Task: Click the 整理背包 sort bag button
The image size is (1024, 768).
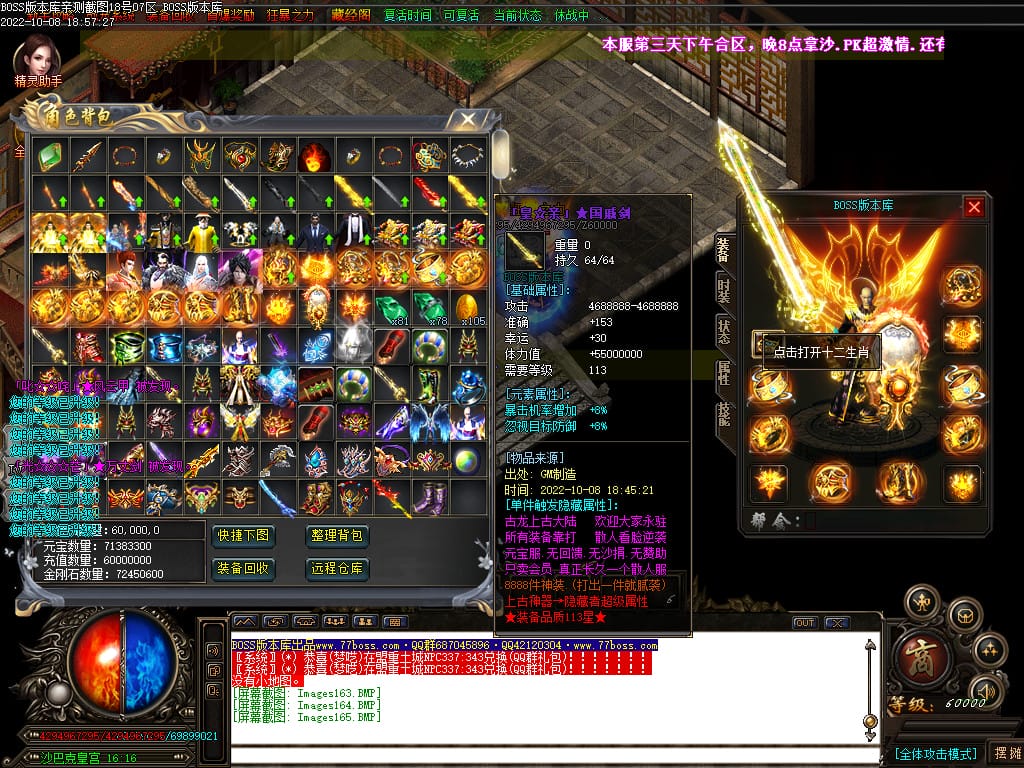Action: [336, 536]
